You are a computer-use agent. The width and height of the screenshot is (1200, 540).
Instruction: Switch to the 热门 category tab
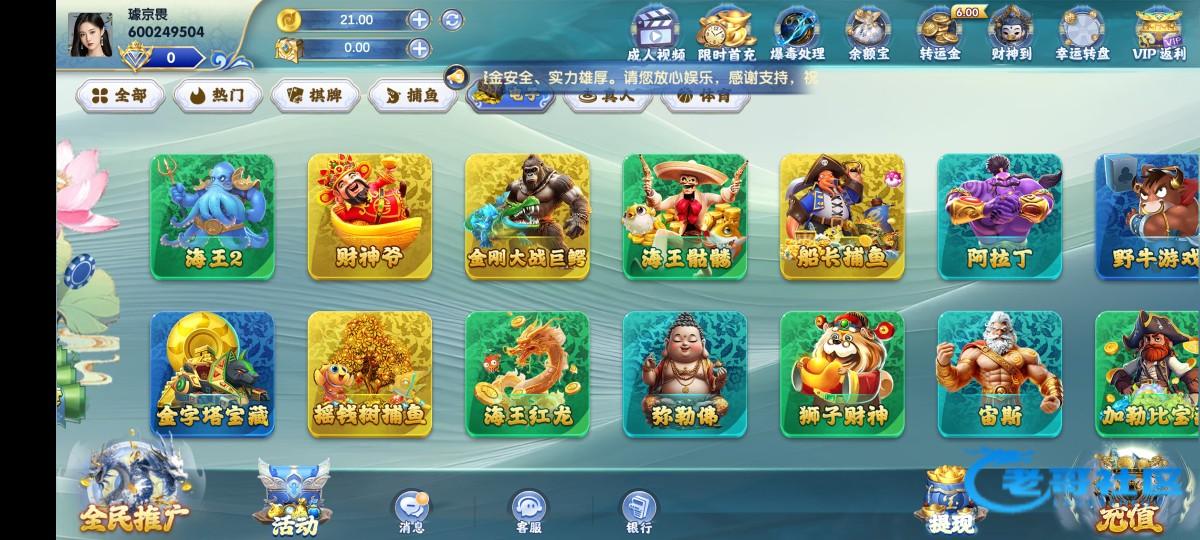(217, 95)
